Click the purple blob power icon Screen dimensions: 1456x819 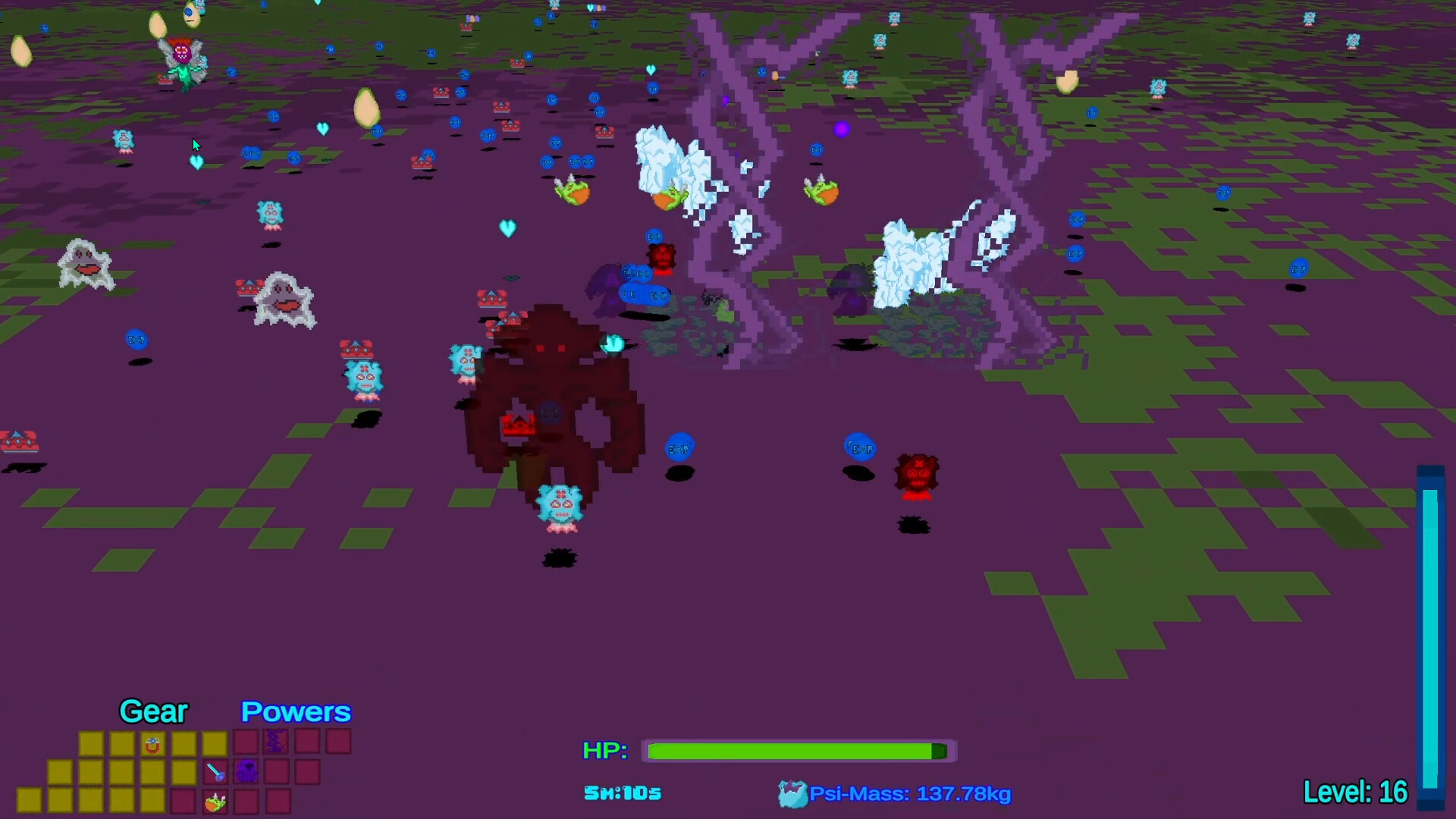[x=248, y=770]
